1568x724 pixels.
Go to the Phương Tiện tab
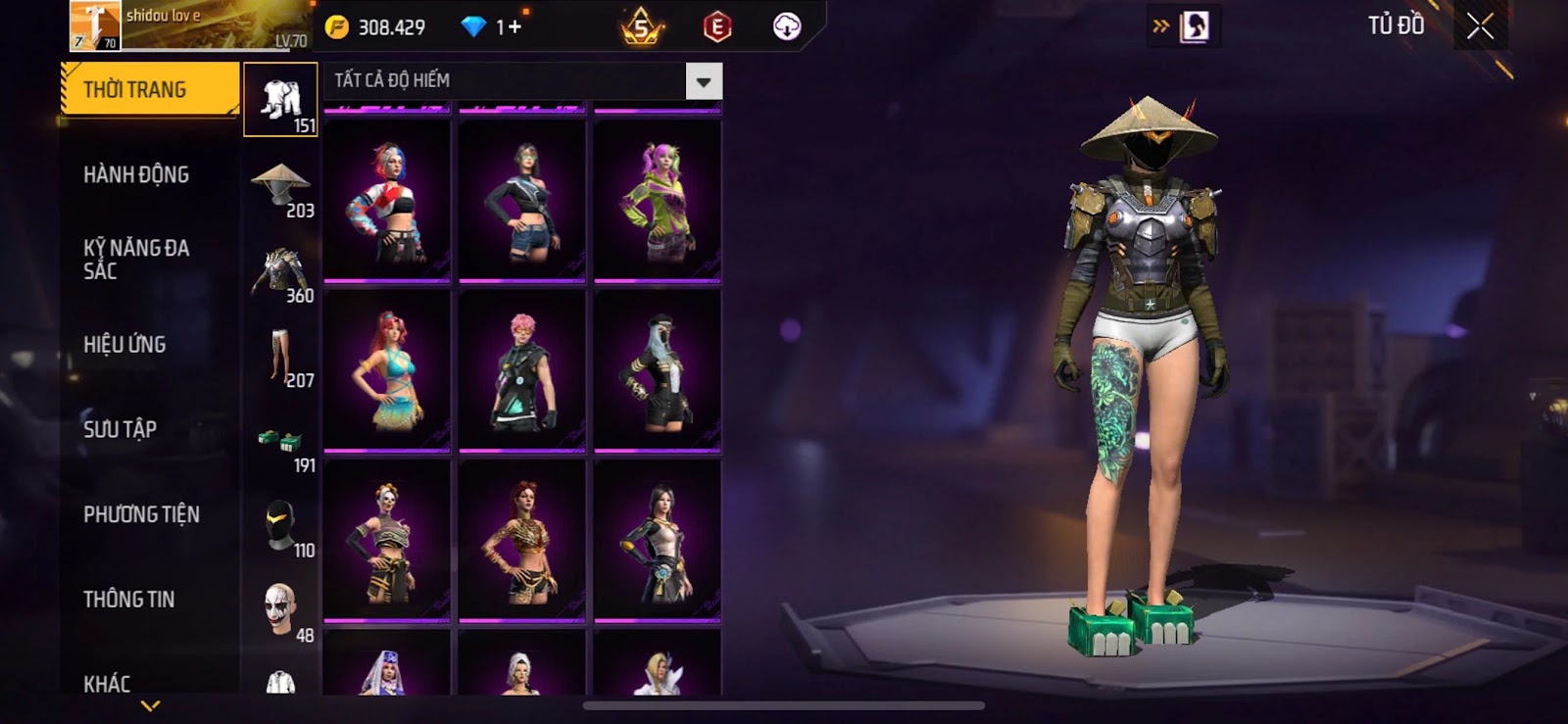click(141, 514)
